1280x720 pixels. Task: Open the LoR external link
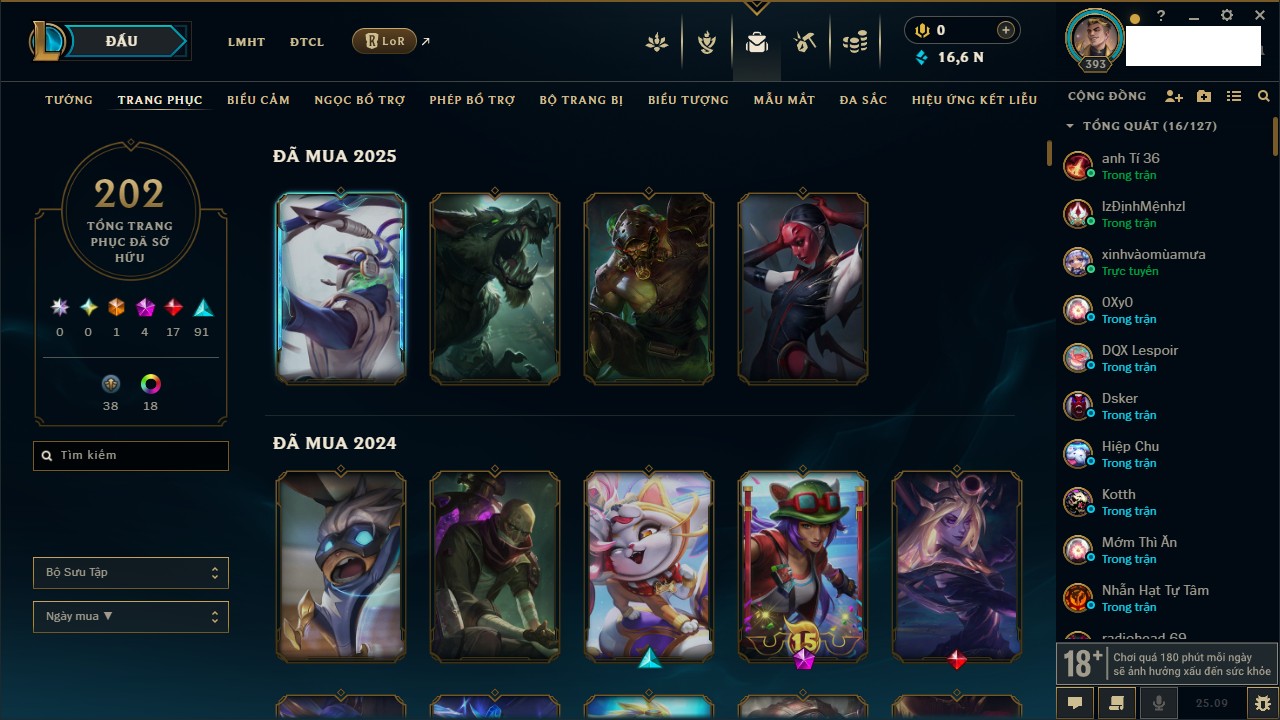pyautogui.click(x=385, y=41)
